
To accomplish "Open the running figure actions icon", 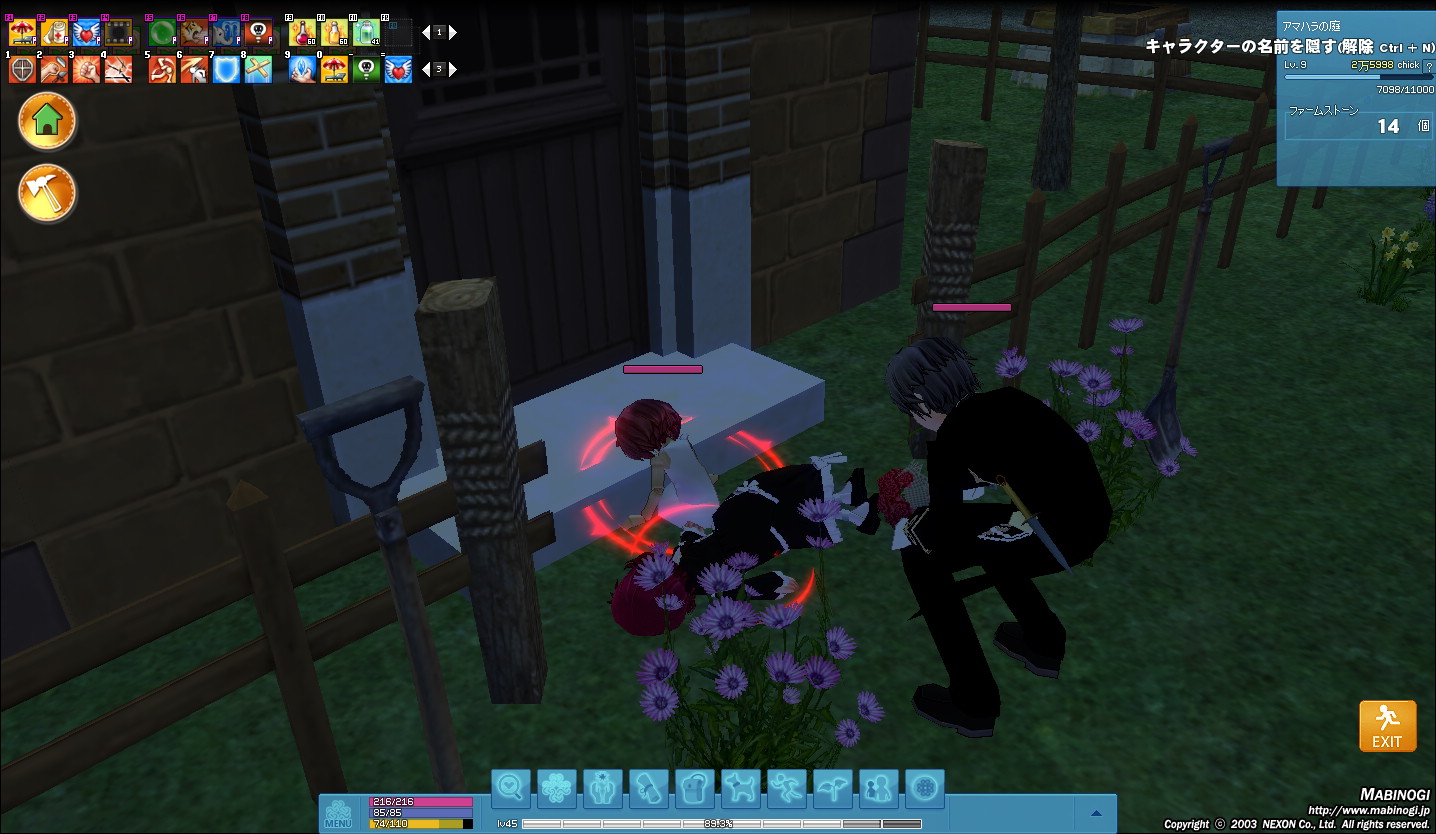I will click(x=787, y=788).
